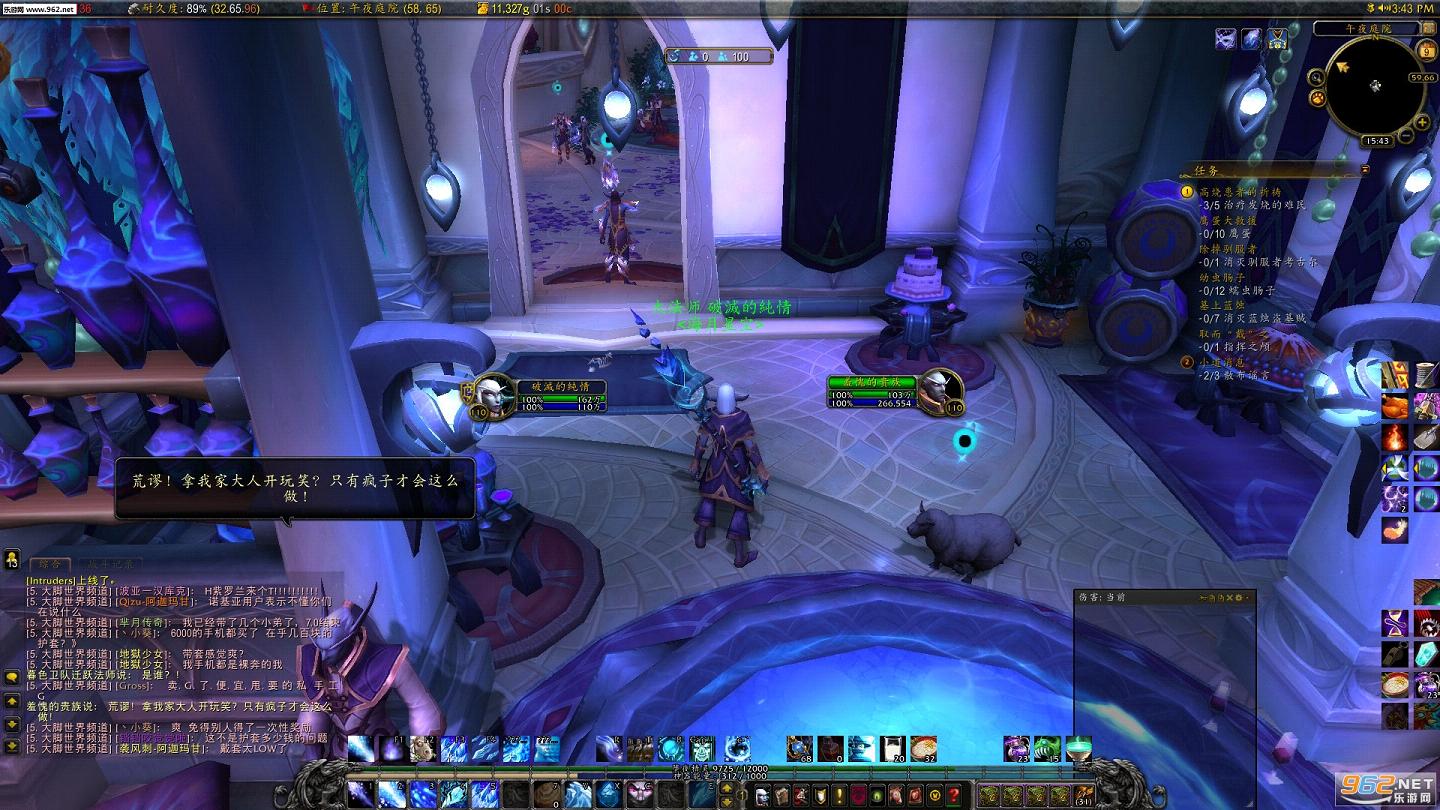
Task: Click the paw-print button beside the minimap
Action: pyautogui.click(x=1318, y=98)
